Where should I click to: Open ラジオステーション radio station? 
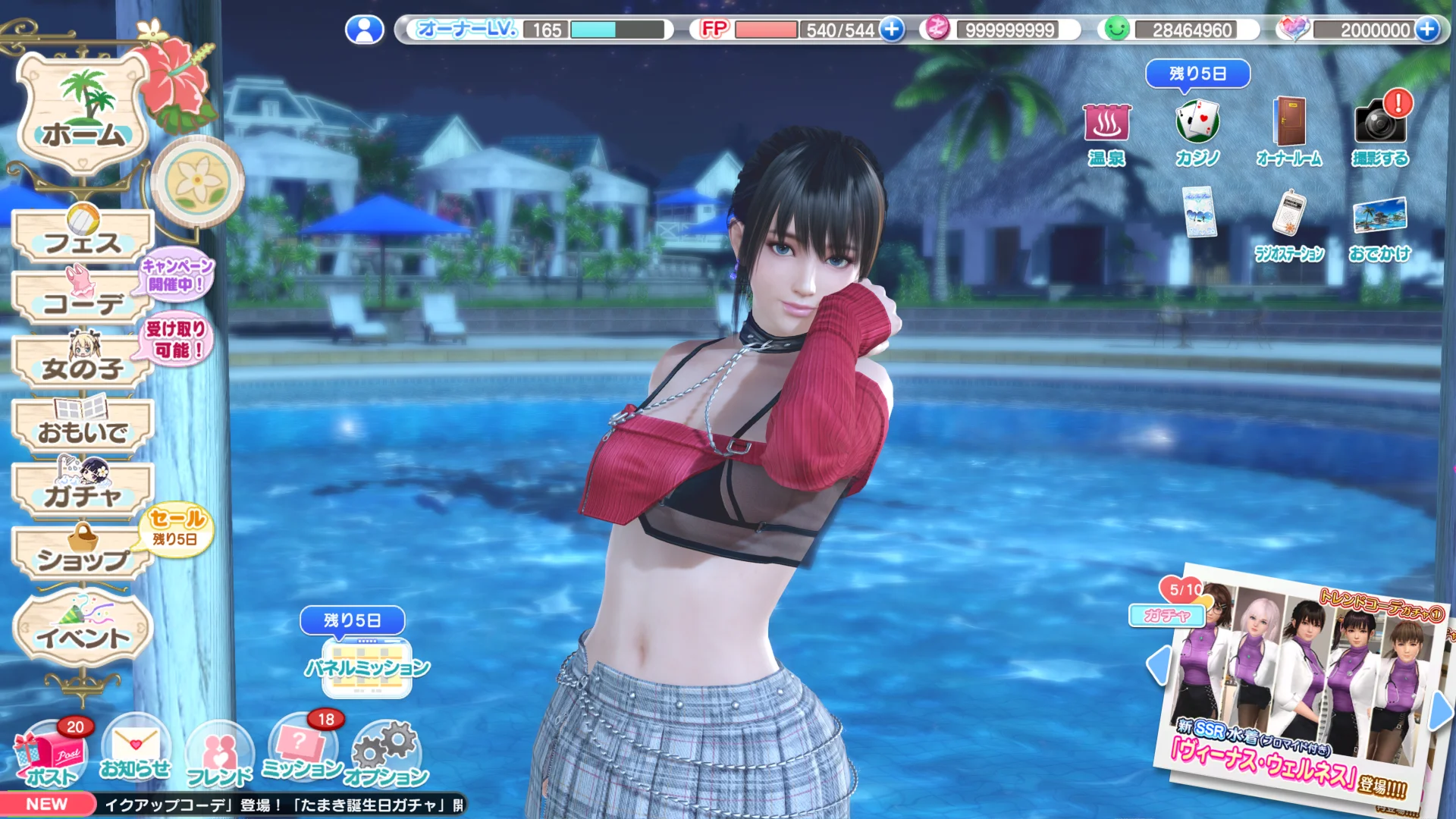[x=1289, y=227]
